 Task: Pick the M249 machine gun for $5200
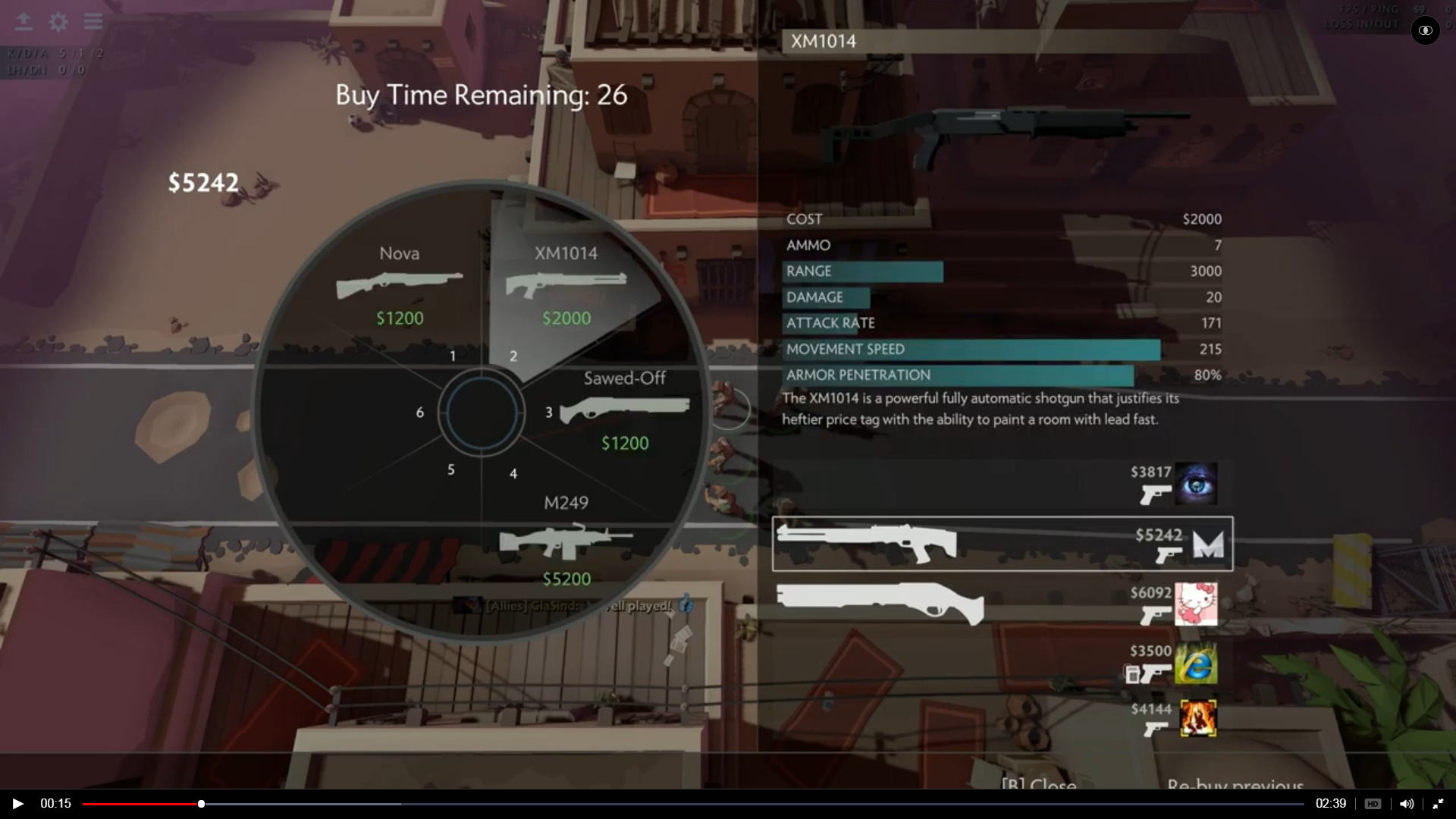566,541
